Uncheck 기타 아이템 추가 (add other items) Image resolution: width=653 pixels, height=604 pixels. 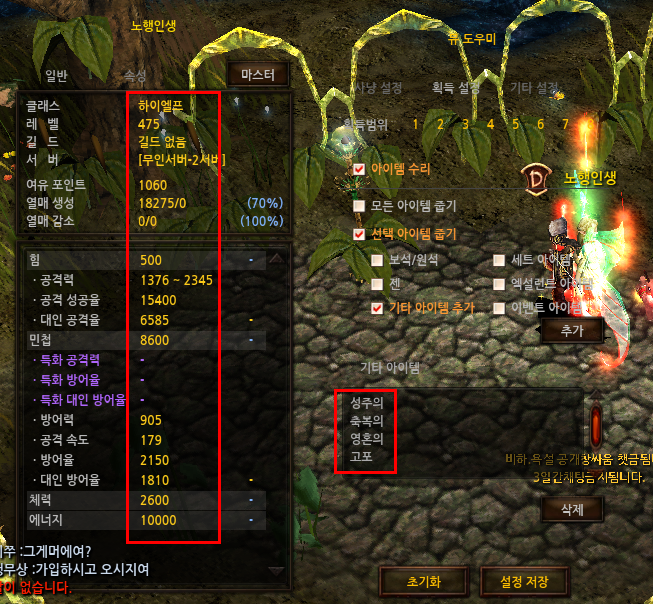377,308
